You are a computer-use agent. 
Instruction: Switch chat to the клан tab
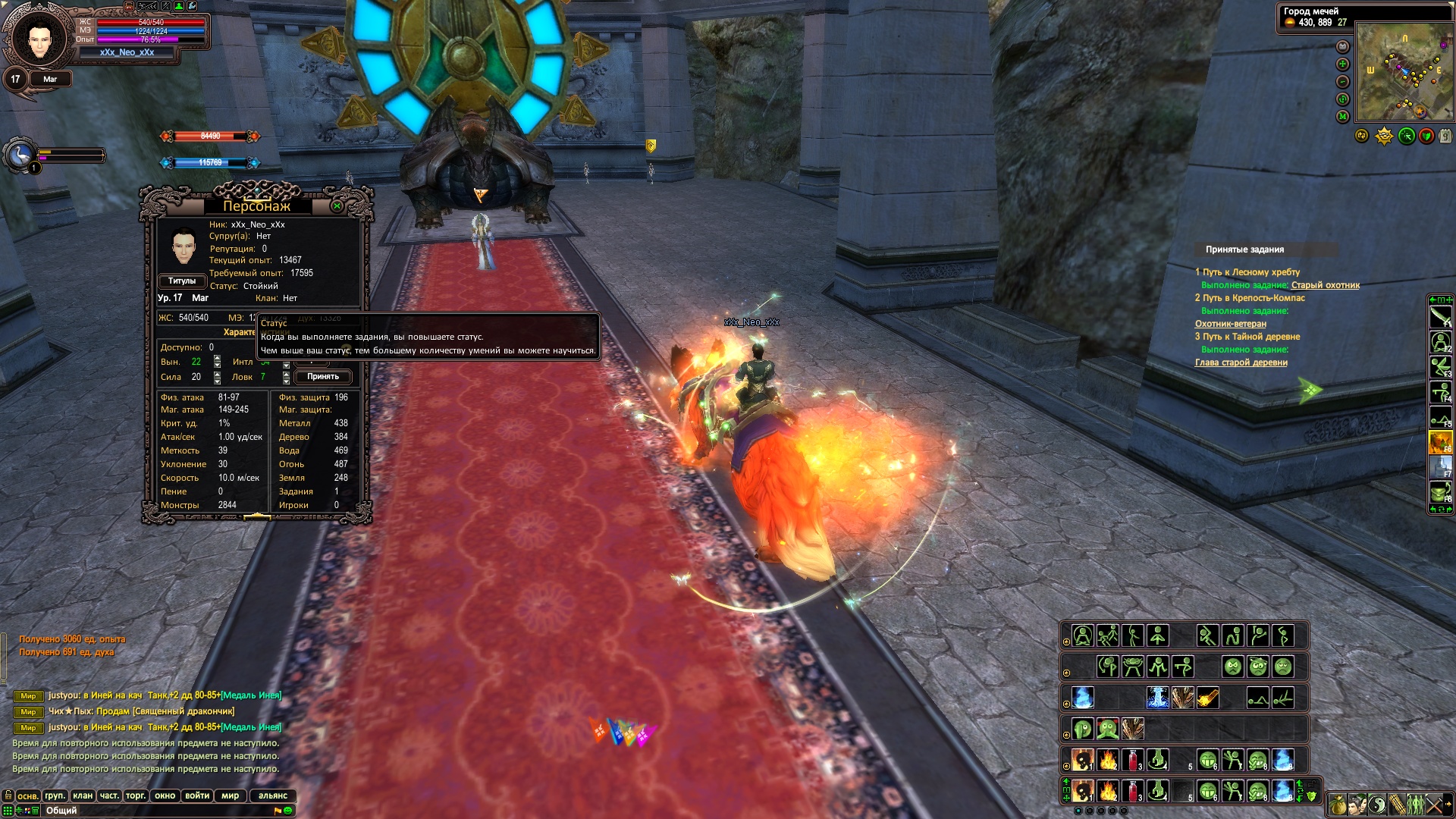pos(83,795)
